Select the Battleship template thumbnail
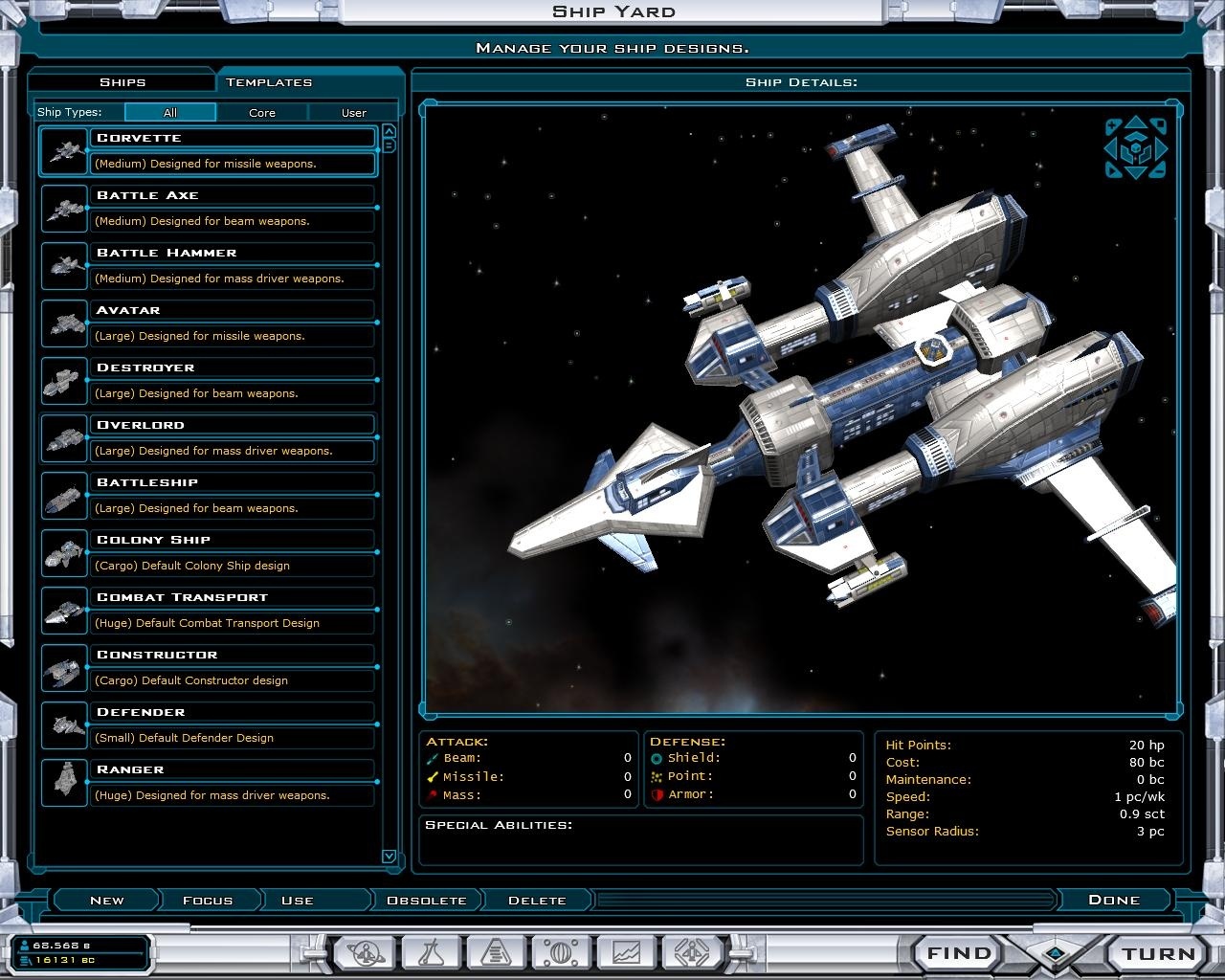The width and height of the screenshot is (1225, 980). tap(63, 496)
